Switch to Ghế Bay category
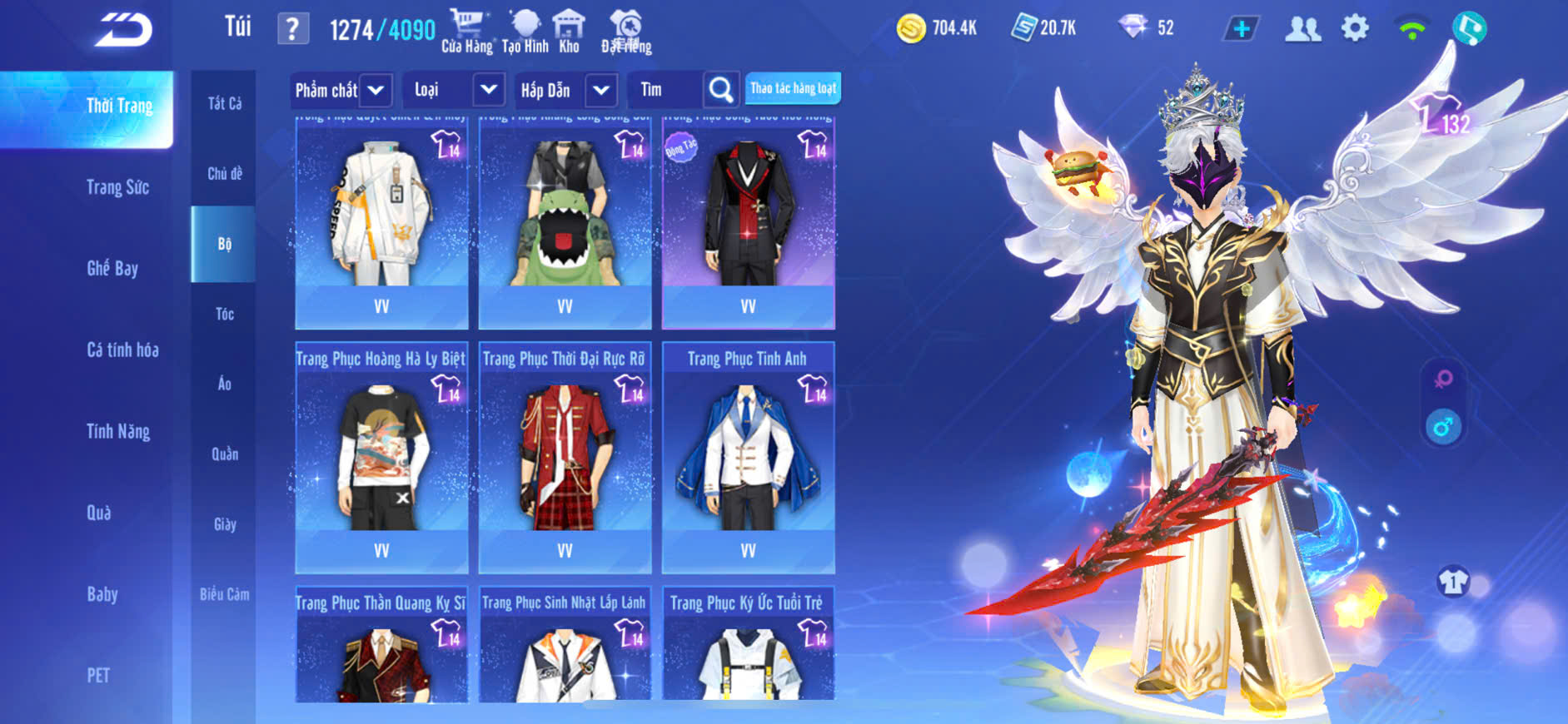Image resolution: width=1568 pixels, height=724 pixels. pos(112,269)
